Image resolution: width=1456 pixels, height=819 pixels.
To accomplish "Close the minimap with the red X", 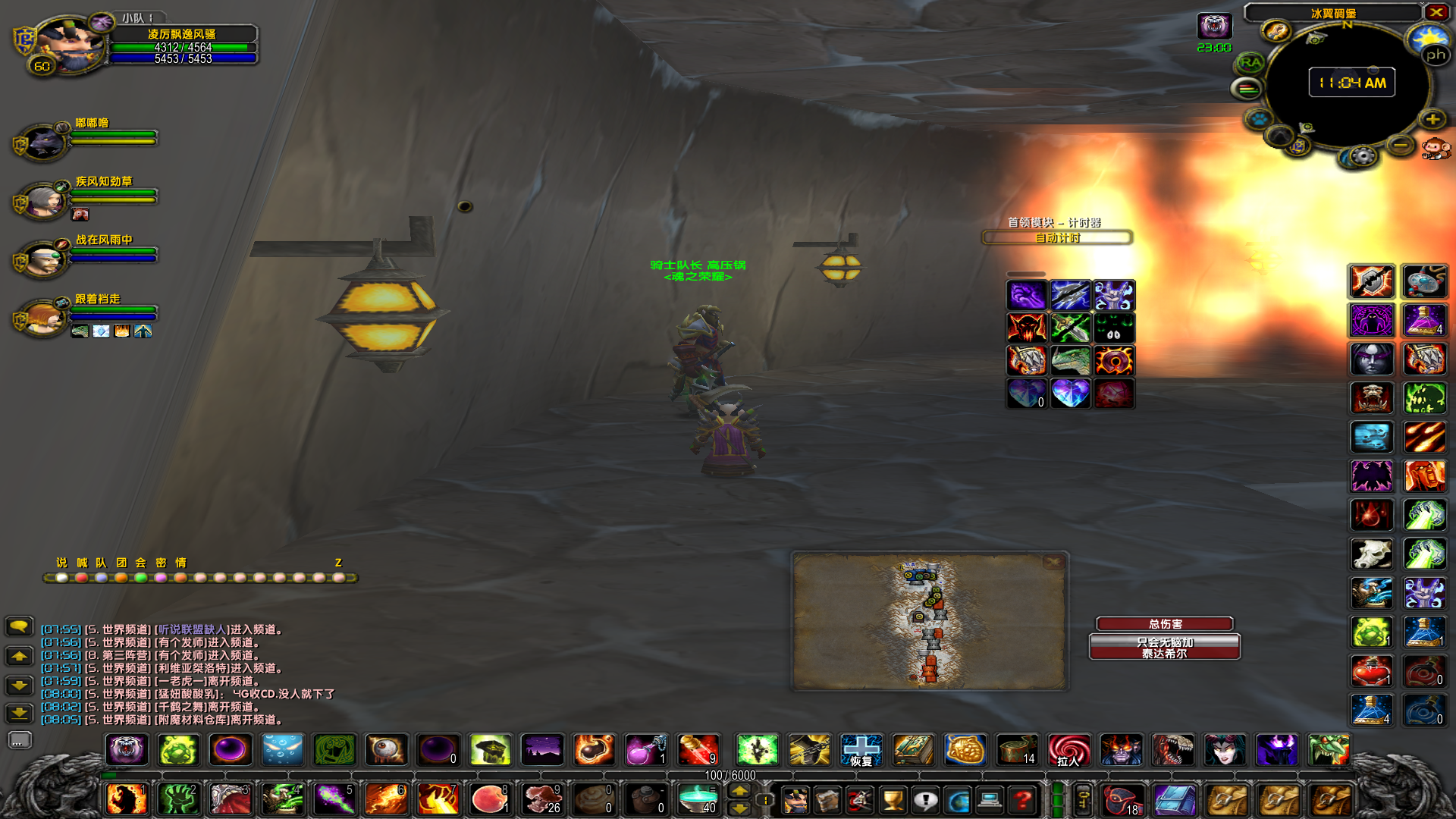I will 1436,12.
